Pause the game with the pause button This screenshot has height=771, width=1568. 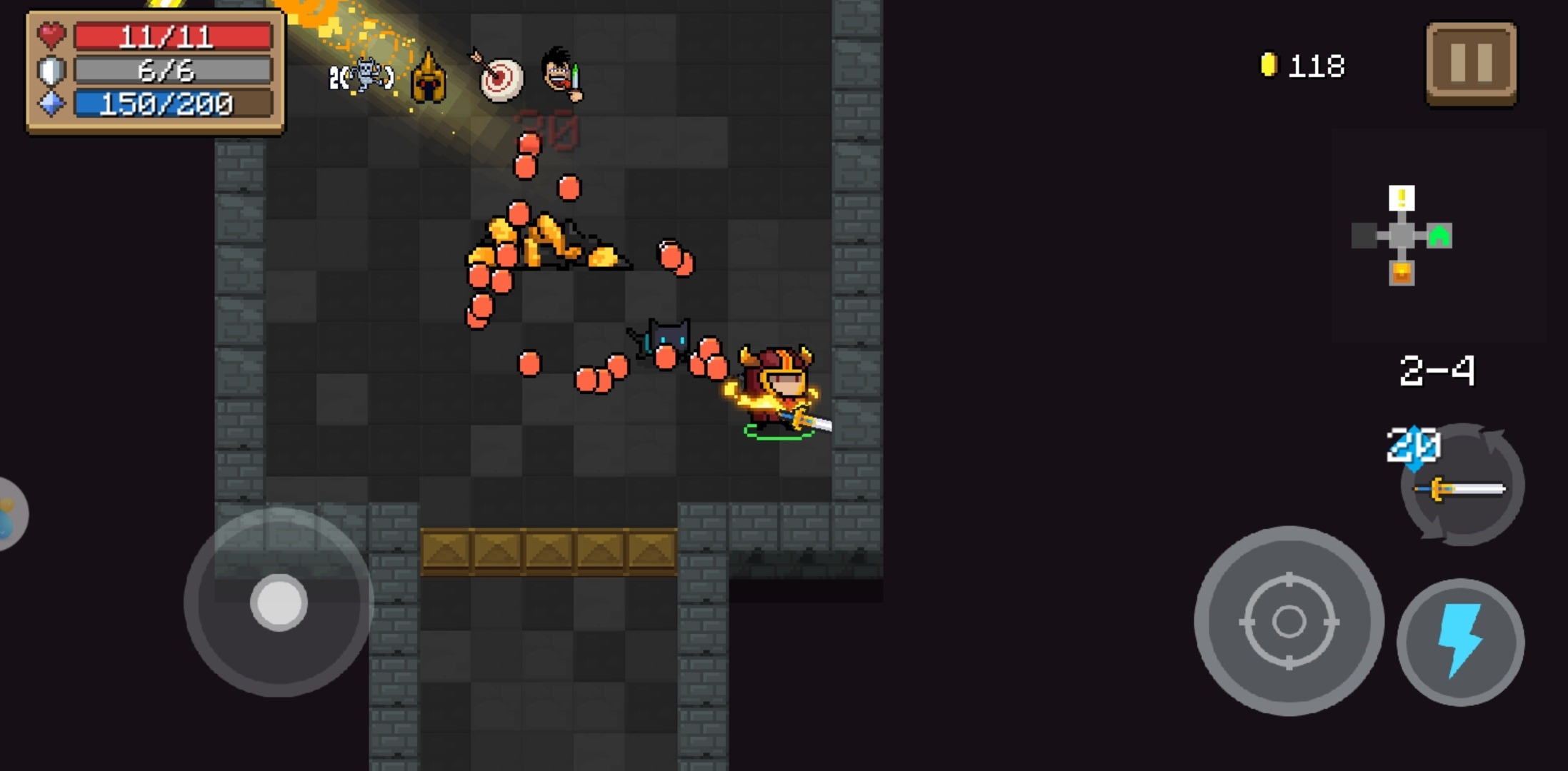1471,63
